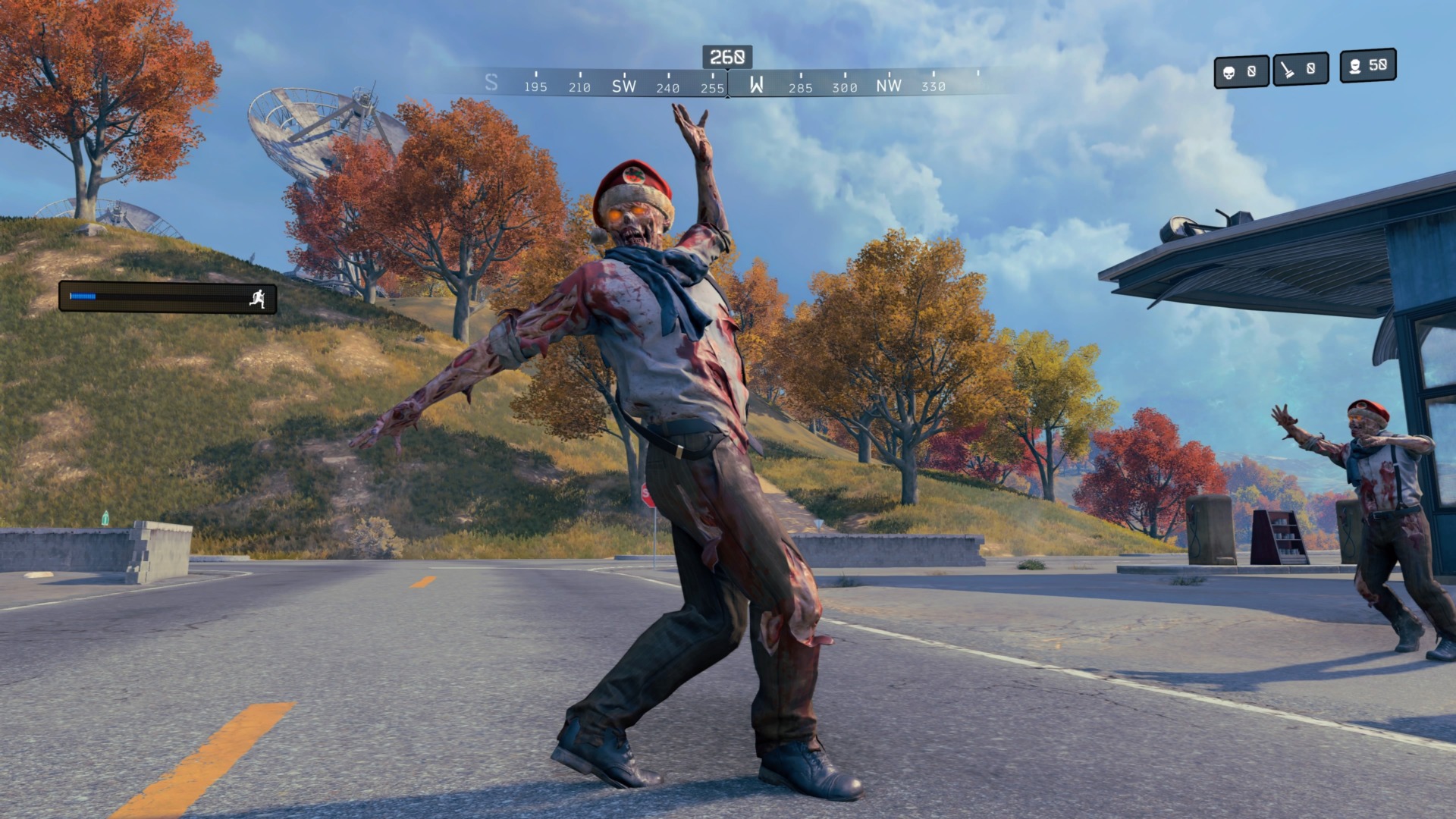Screen dimensions: 1456x819
Task: Select the SW marker on the compass
Action: pos(623,86)
